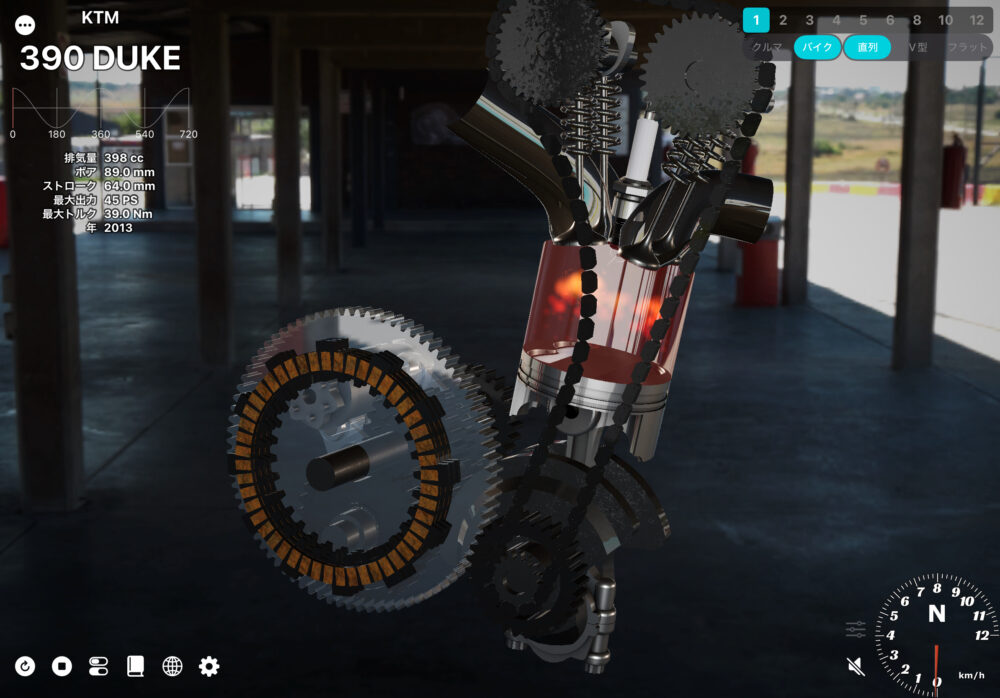Choose the 直列 (inline) engine layout
This screenshot has height=698, width=1000.
pyautogui.click(x=866, y=47)
